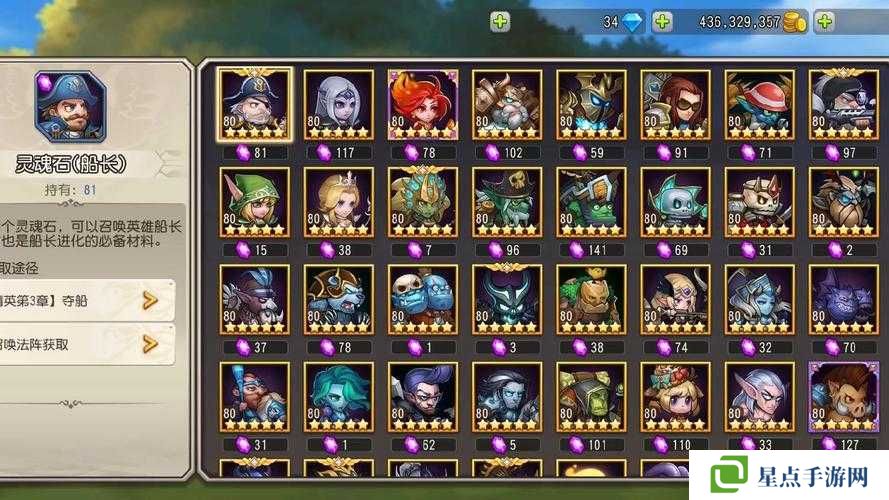The image size is (889, 500).
Task: Select the green pirate hero with 96 stones
Action: pyautogui.click(x=507, y=201)
